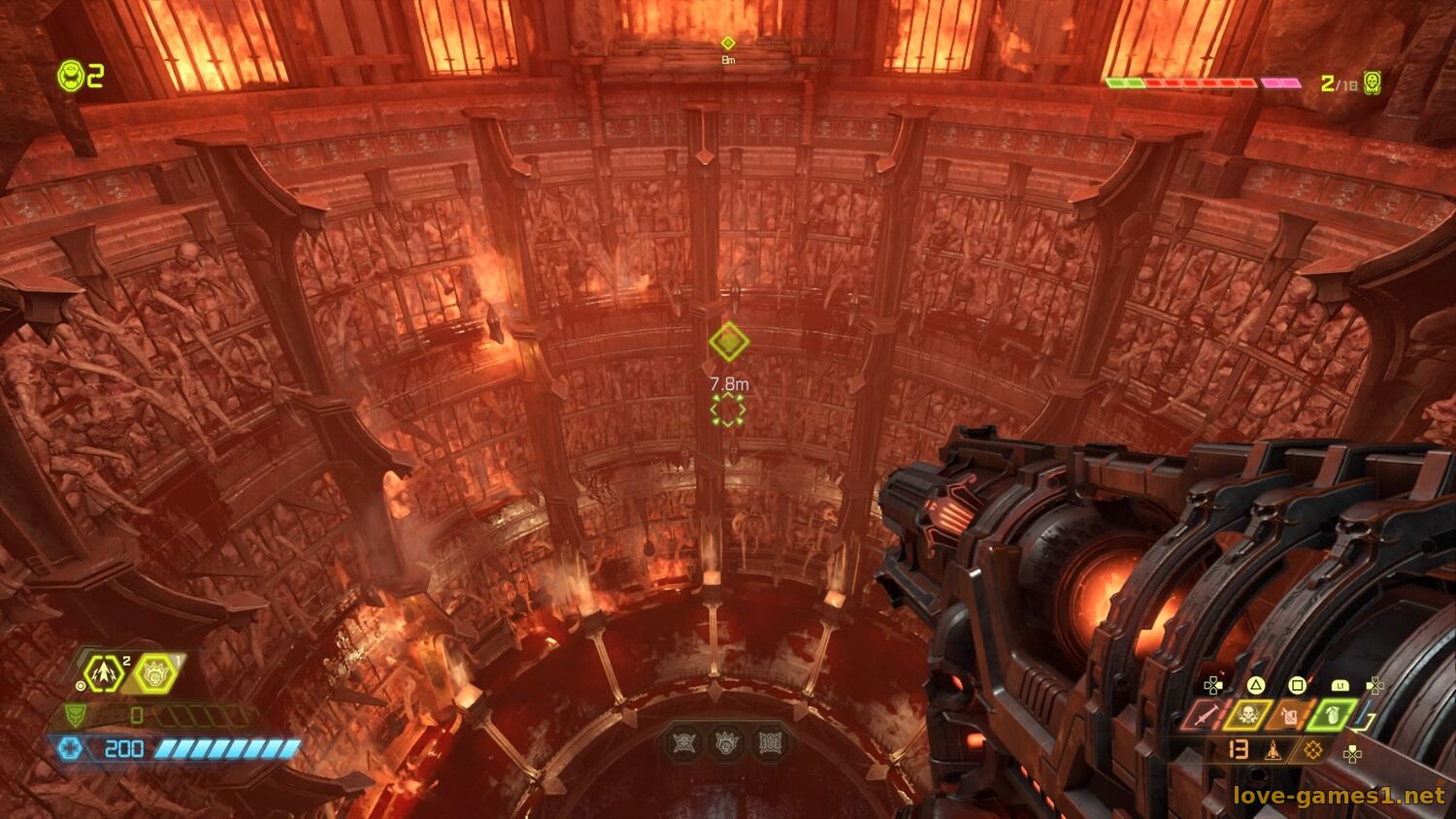Activate the flaming fist Blood Punch icon
1456x819 pixels.
155,672
